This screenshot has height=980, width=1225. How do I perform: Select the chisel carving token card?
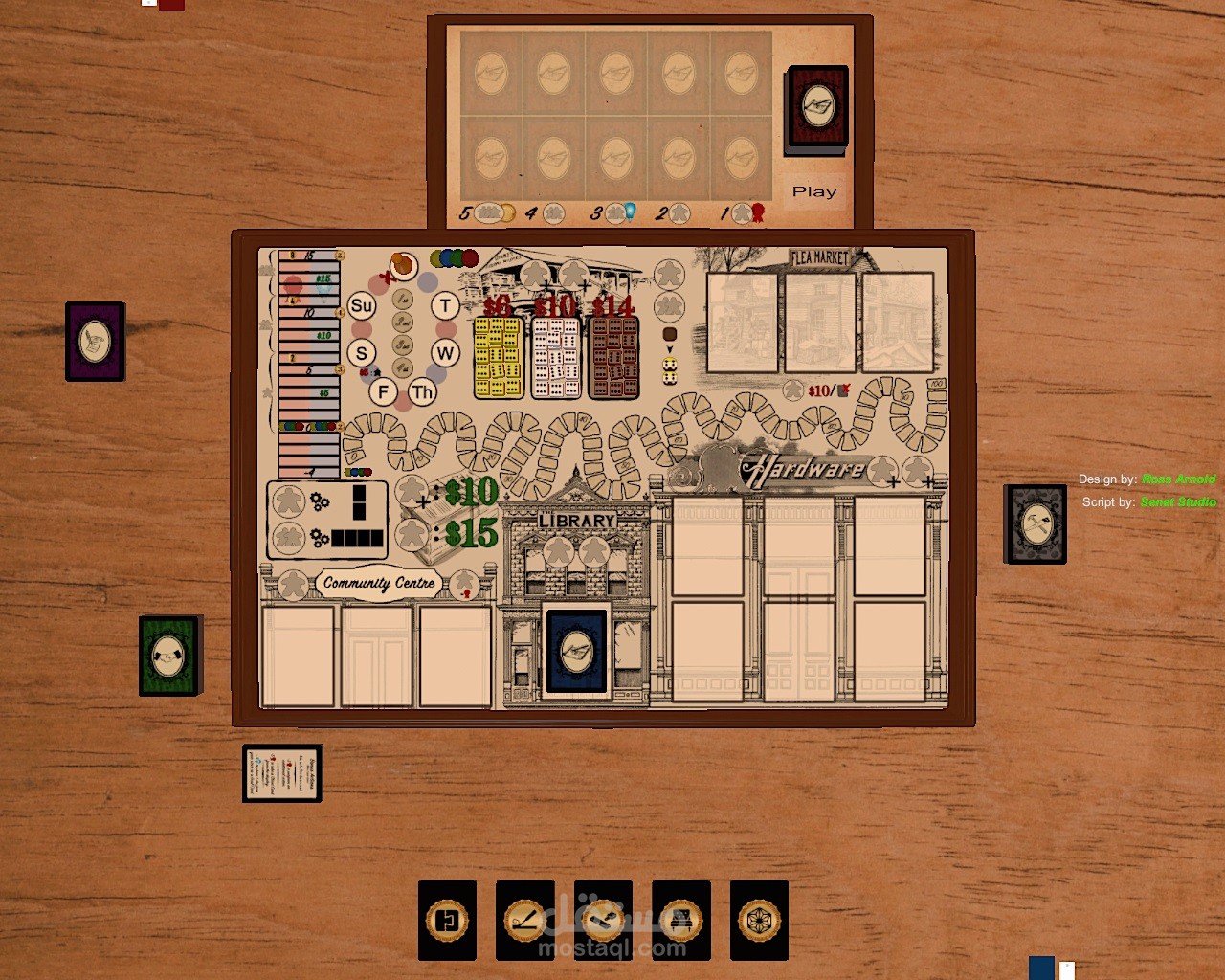(x=524, y=921)
